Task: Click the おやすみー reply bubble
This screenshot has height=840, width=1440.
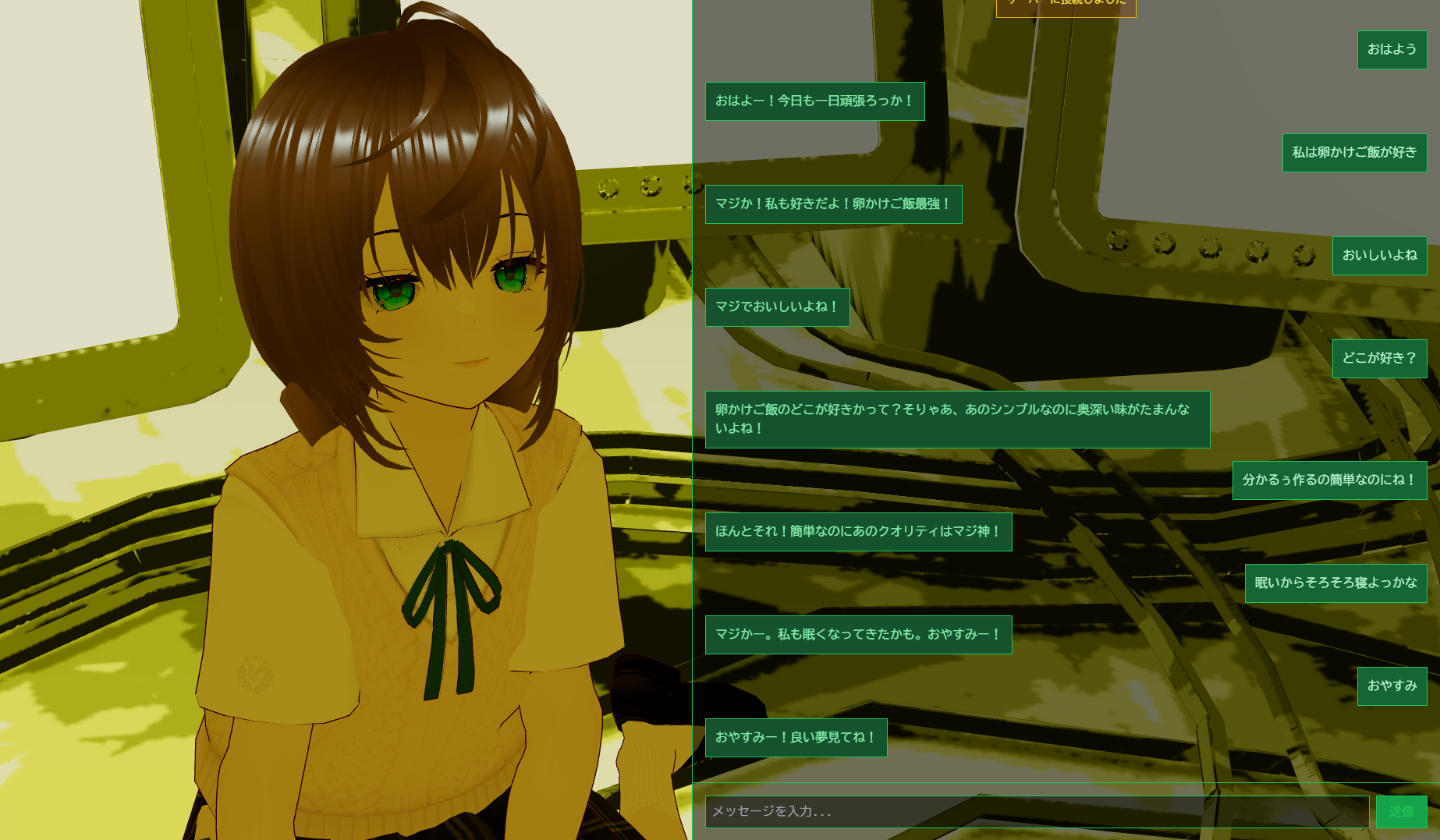Action: [x=859, y=634]
